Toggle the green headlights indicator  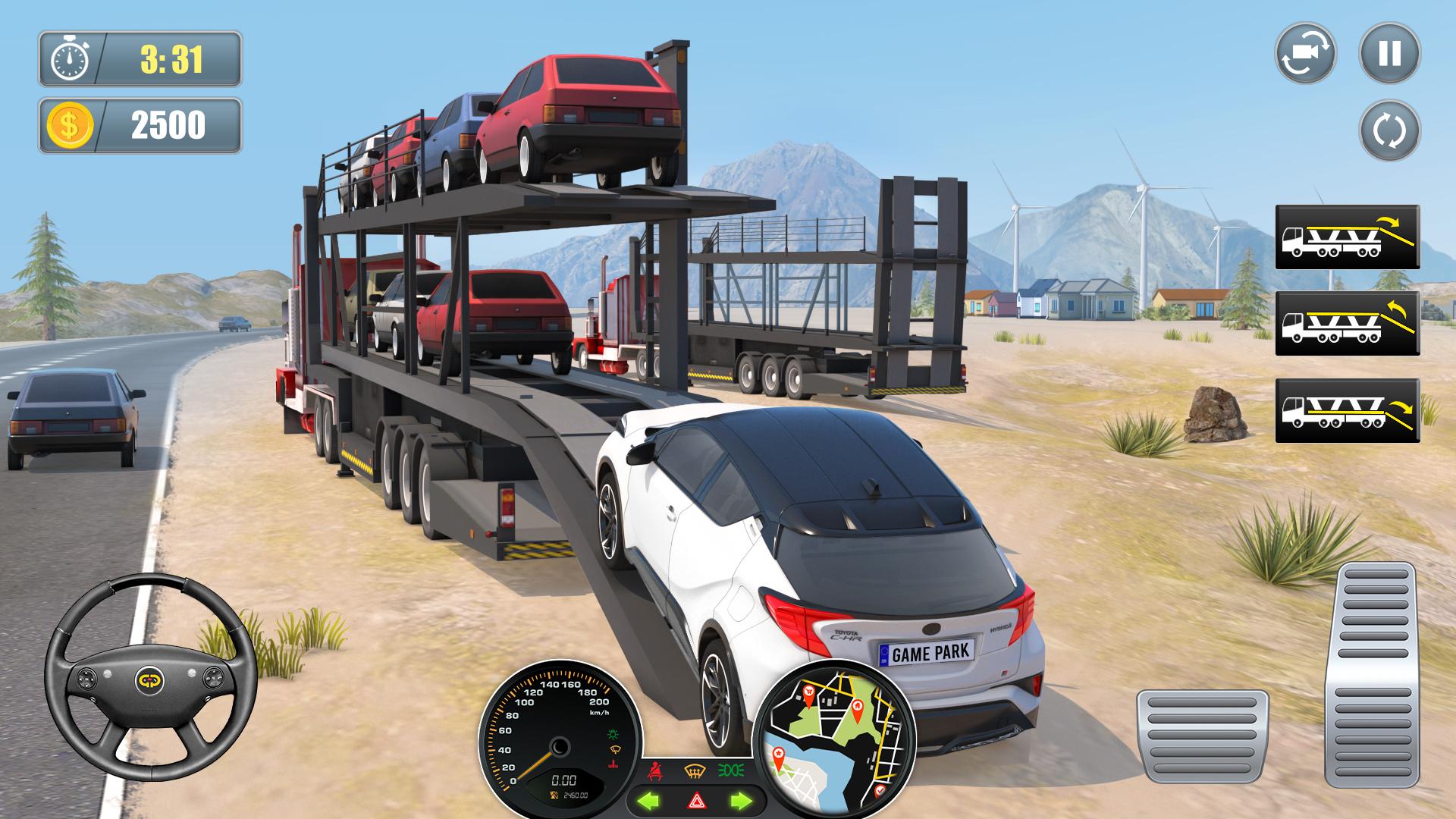[733, 771]
